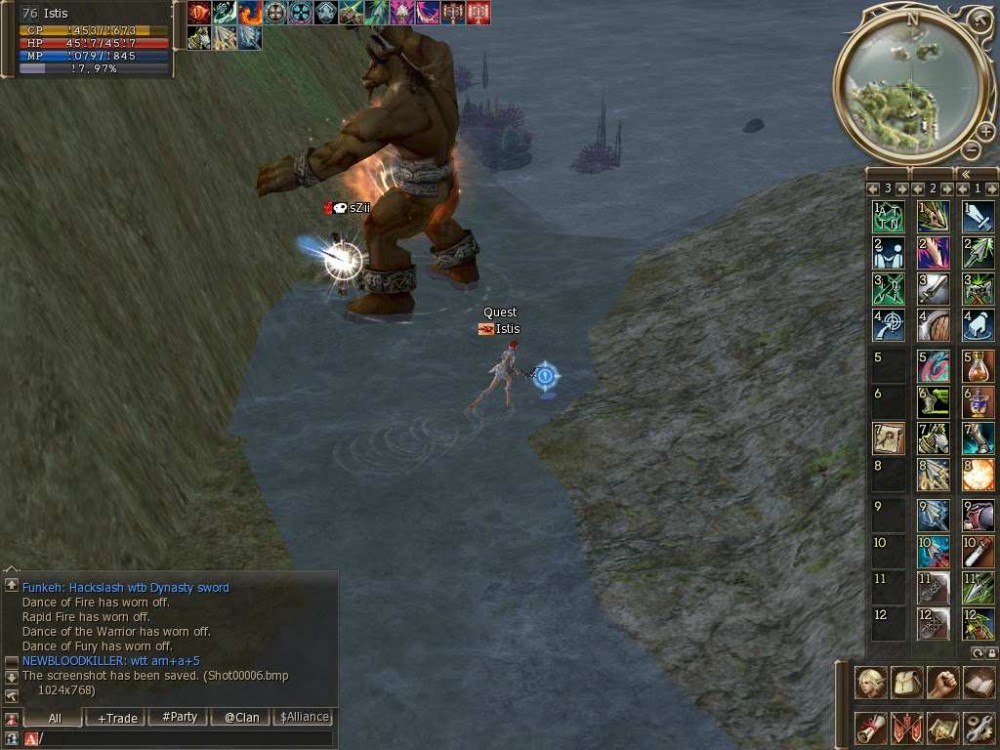Click the chat message input field
This screenshot has height=750, width=1000.
coord(185,738)
